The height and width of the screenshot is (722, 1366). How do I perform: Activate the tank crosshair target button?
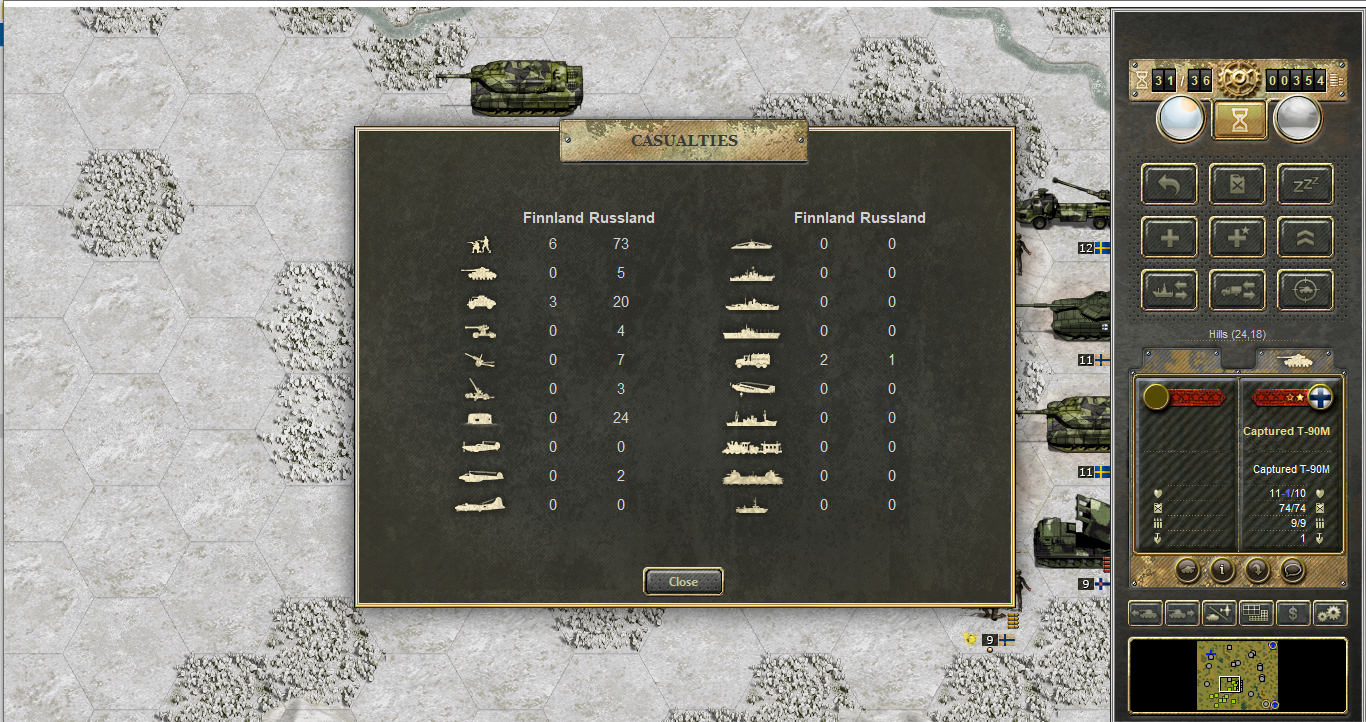tap(1305, 290)
